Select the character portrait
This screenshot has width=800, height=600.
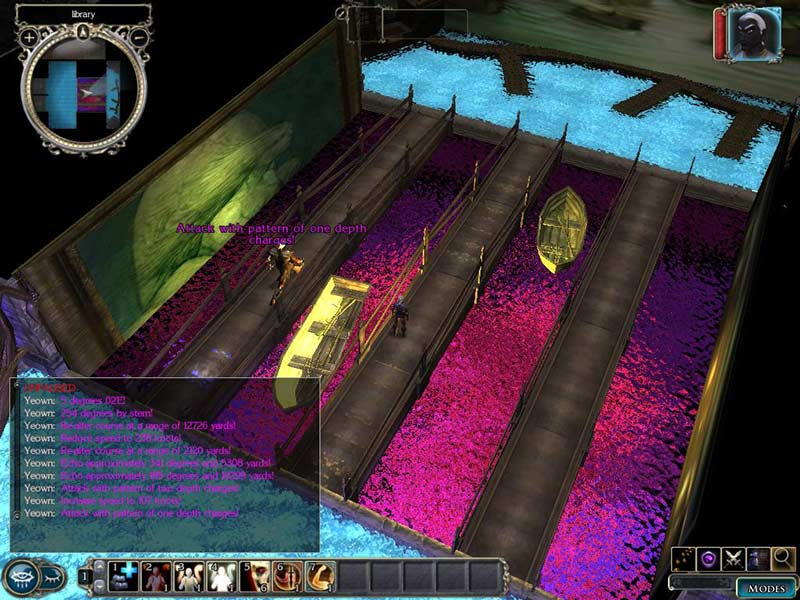(753, 35)
